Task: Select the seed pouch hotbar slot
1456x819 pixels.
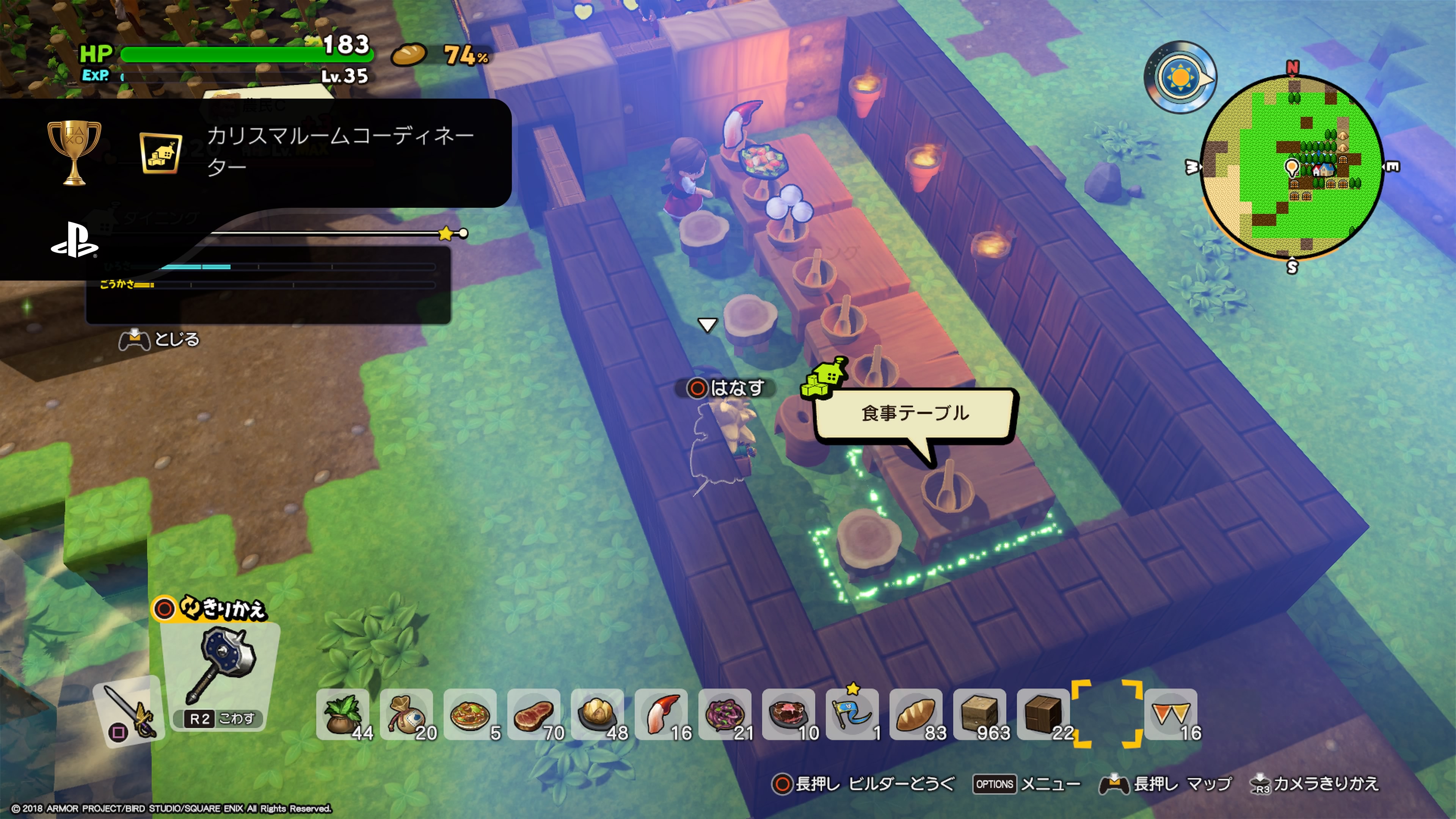Action: (x=406, y=715)
